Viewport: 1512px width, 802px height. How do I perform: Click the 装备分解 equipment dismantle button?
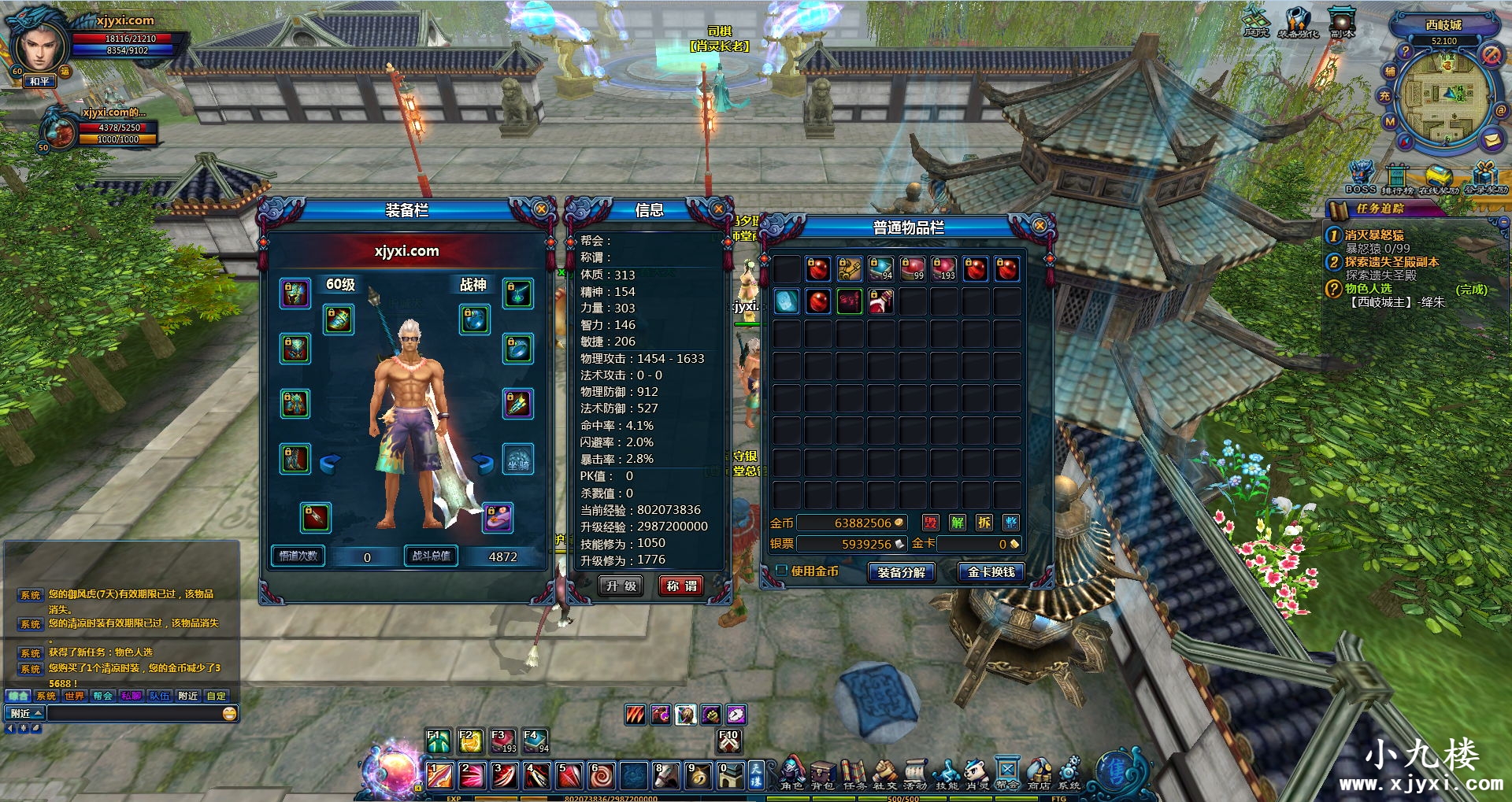pos(901,573)
